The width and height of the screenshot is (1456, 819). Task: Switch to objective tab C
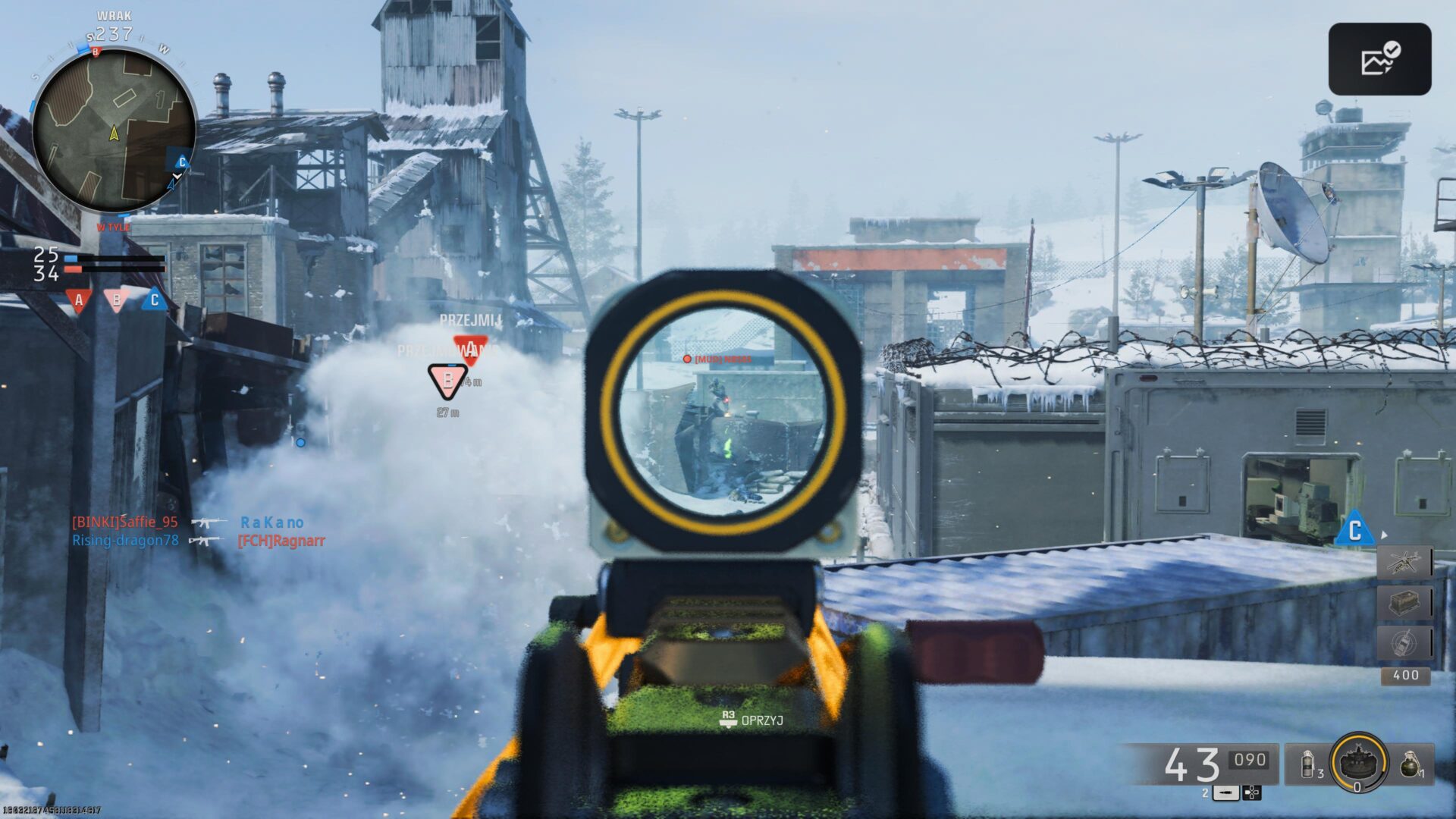tap(154, 300)
